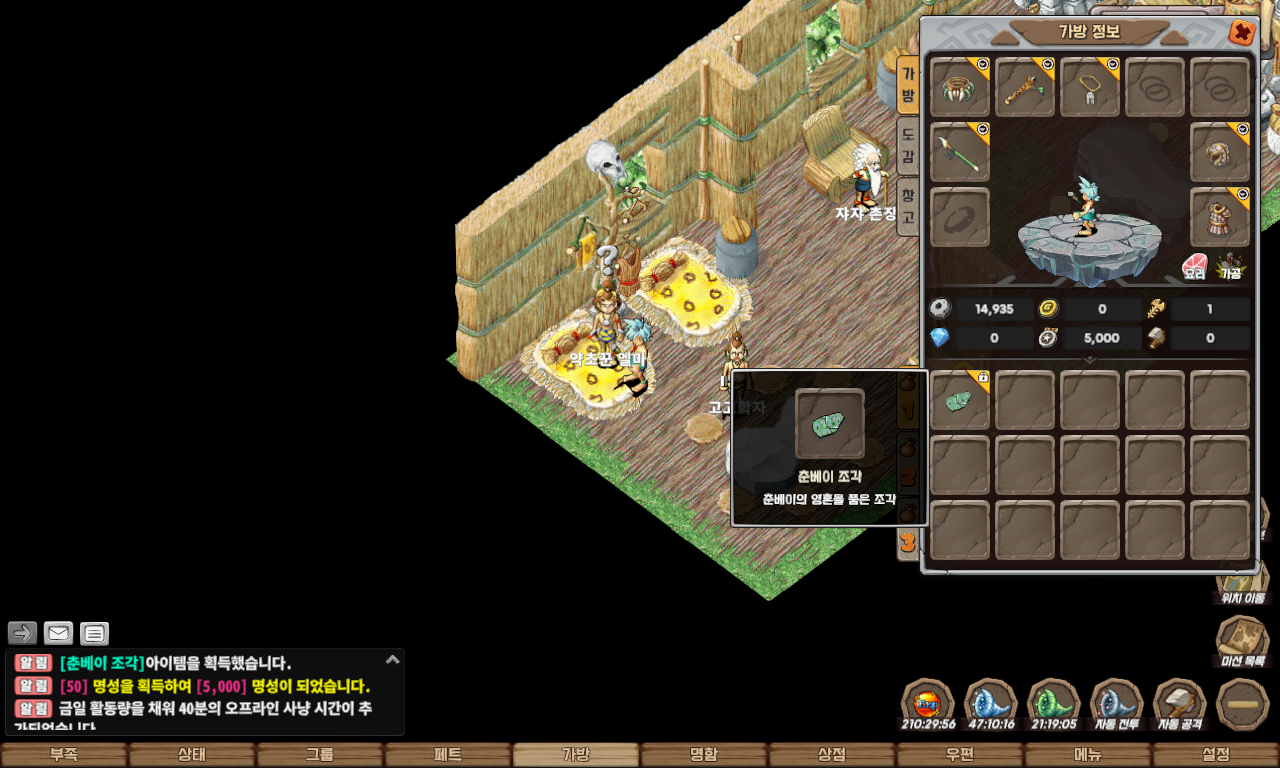Select the equipped helmet slot
This screenshot has width=1280, height=768.
coord(1220,153)
